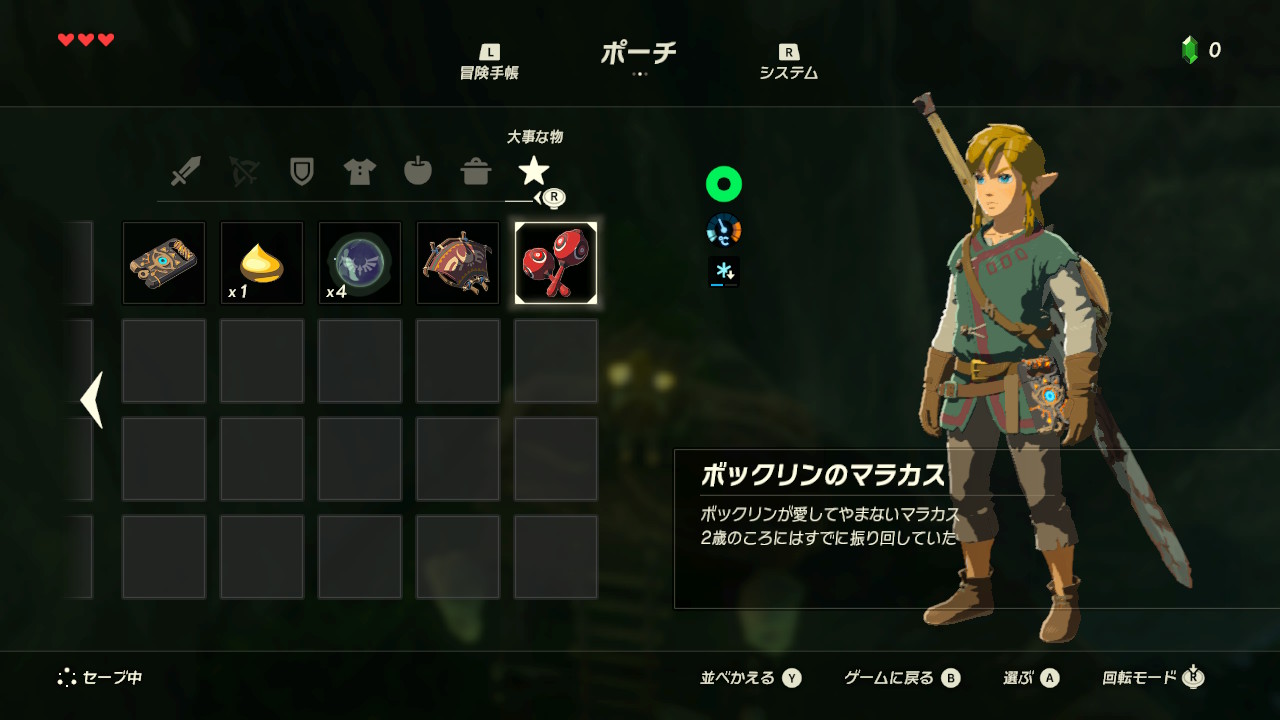1280x720 pixels.
Task: Open the システム system page
Action: click(x=788, y=63)
